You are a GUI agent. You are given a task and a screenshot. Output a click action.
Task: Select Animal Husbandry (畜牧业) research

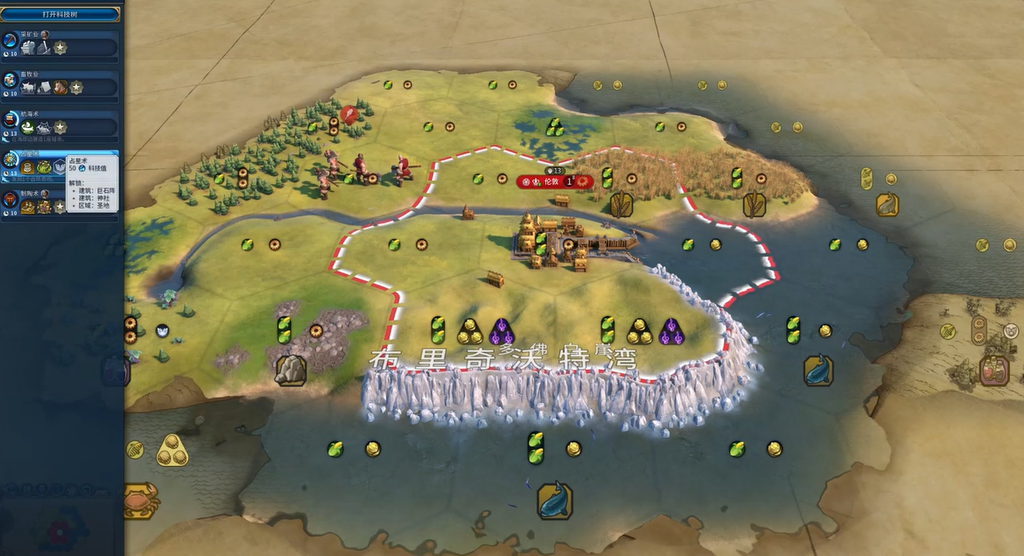point(60,83)
